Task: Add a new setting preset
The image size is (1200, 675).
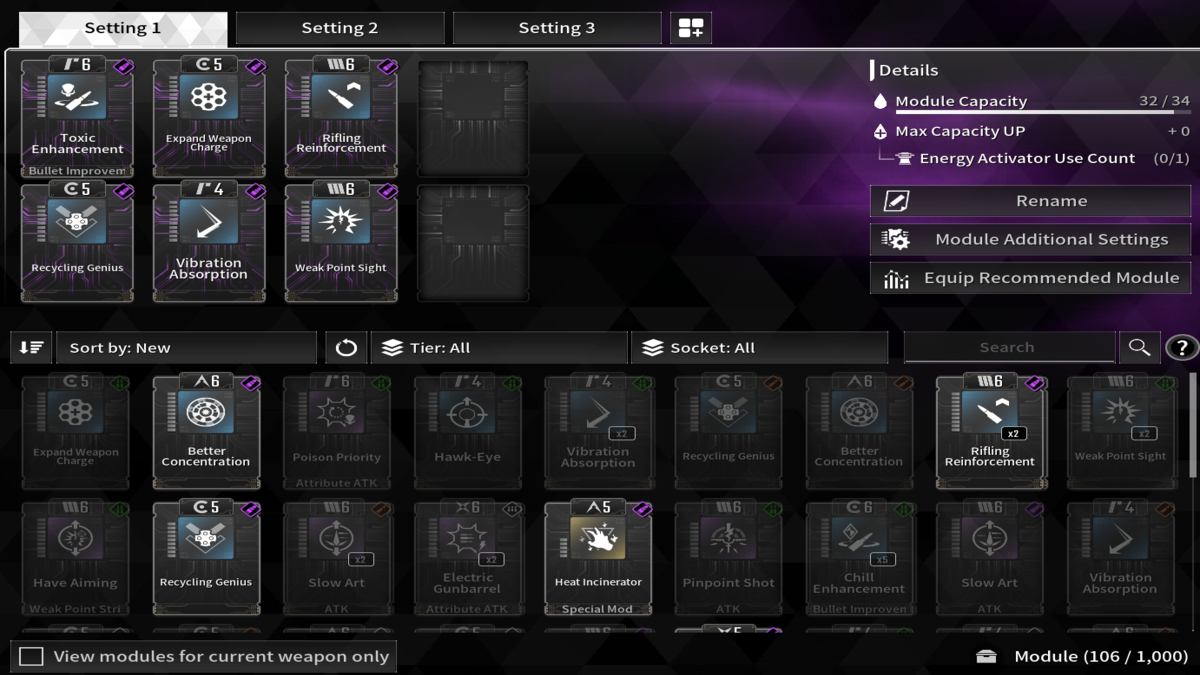Action: click(691, 28)
